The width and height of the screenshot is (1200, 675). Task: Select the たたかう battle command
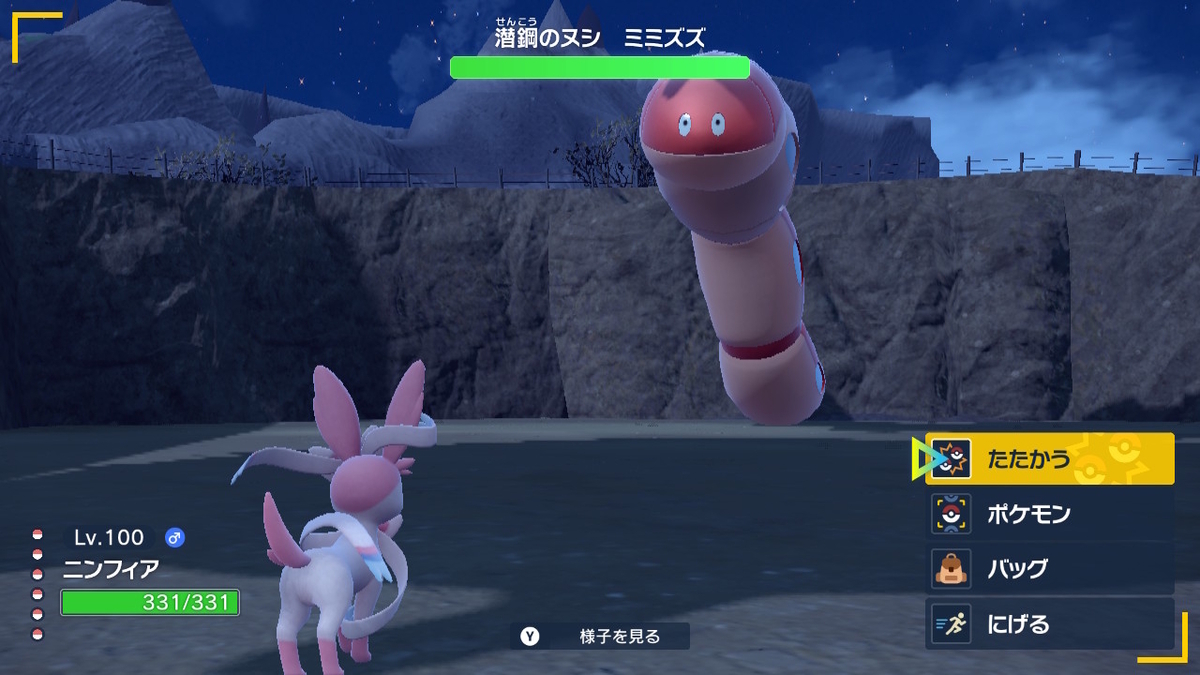point(1049,459)
